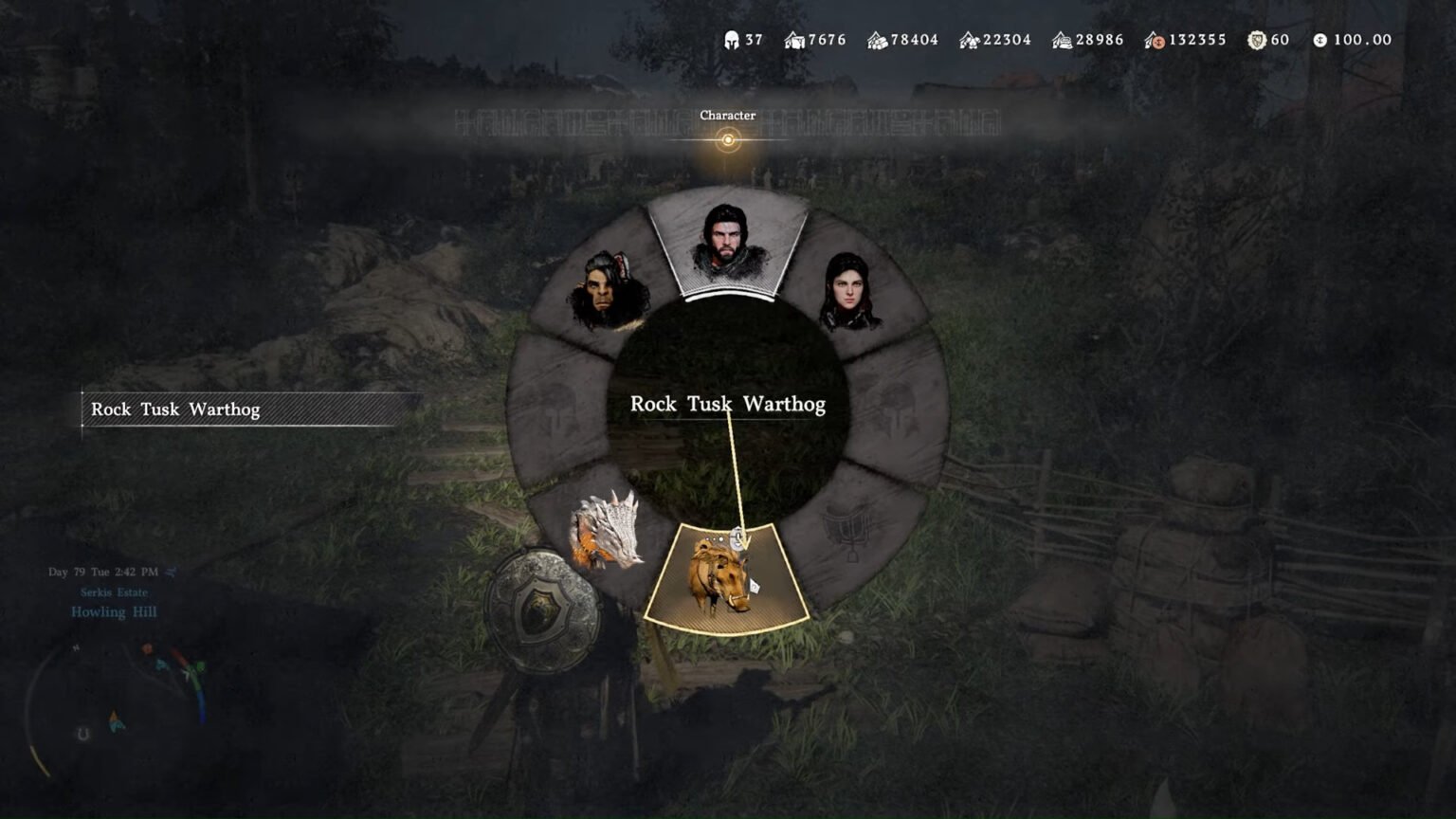Click the saddle slot in the wheel
Image resolution: width=1456 pixels, height=819 pixels.
click(x=849, y=532)
